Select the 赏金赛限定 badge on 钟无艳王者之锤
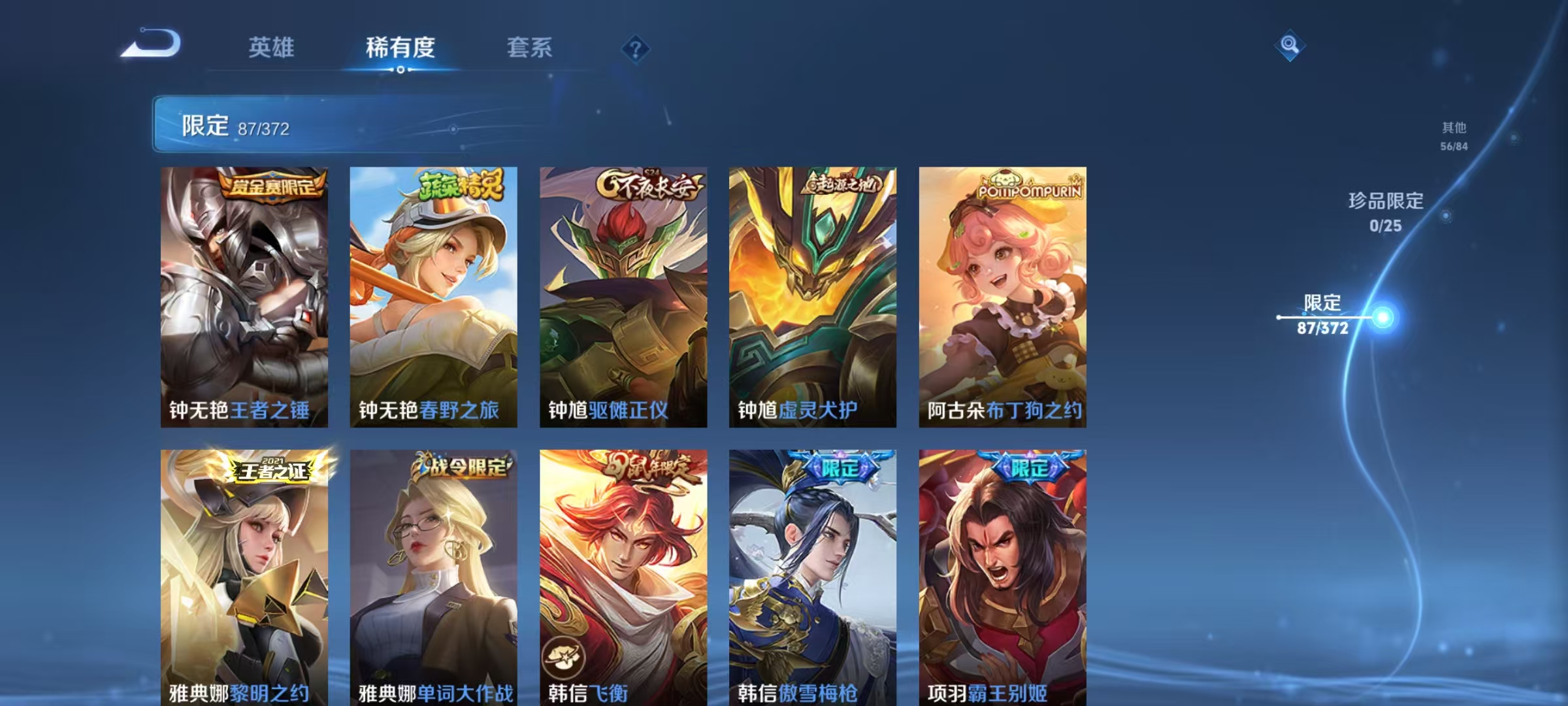Viewport: 1568px width, 706px height. [x=273, y=187]
